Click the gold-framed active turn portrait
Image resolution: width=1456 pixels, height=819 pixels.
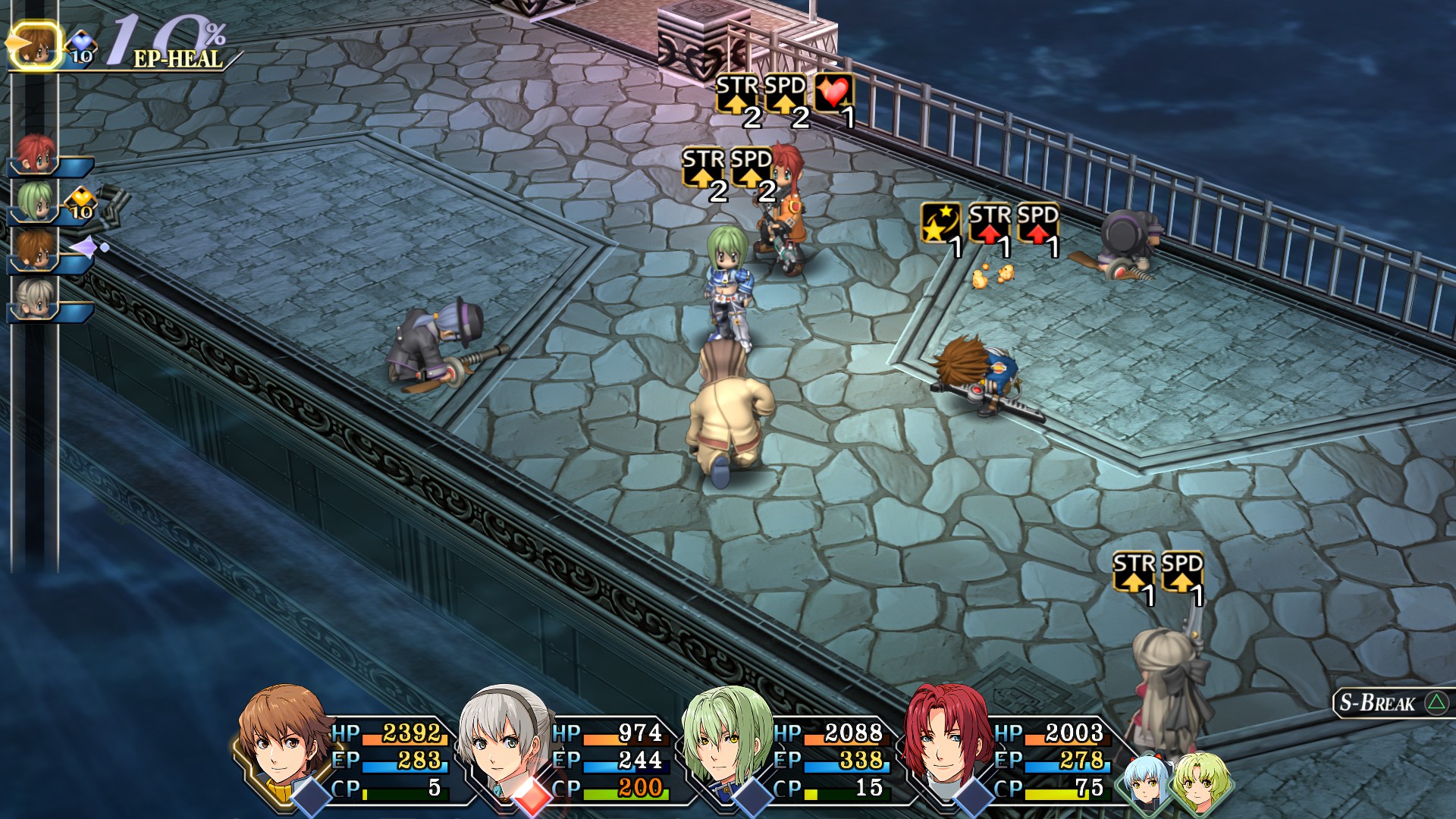pos(33,45)
